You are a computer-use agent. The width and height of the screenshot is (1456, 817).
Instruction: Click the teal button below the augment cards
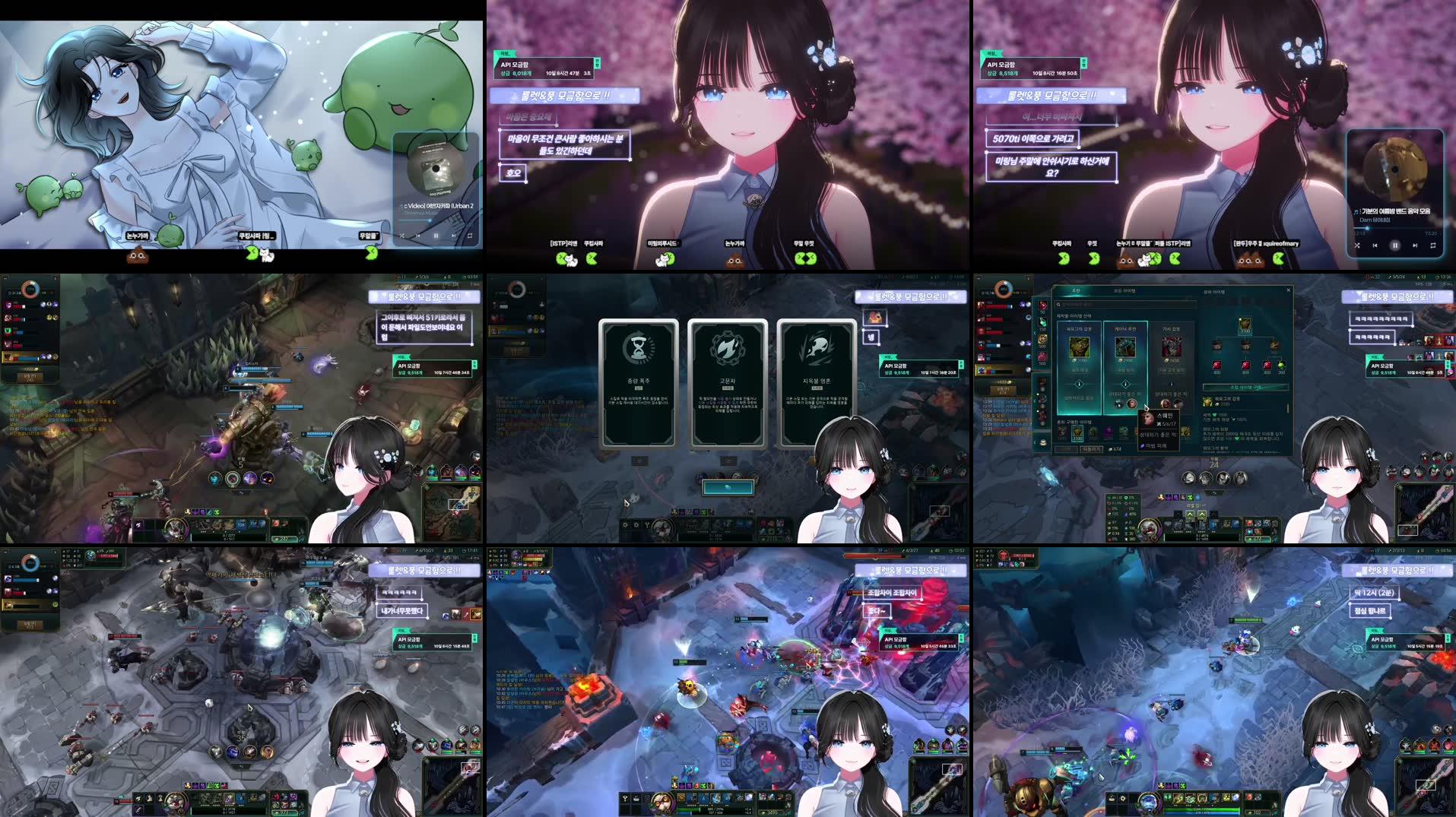click(728, 487)
